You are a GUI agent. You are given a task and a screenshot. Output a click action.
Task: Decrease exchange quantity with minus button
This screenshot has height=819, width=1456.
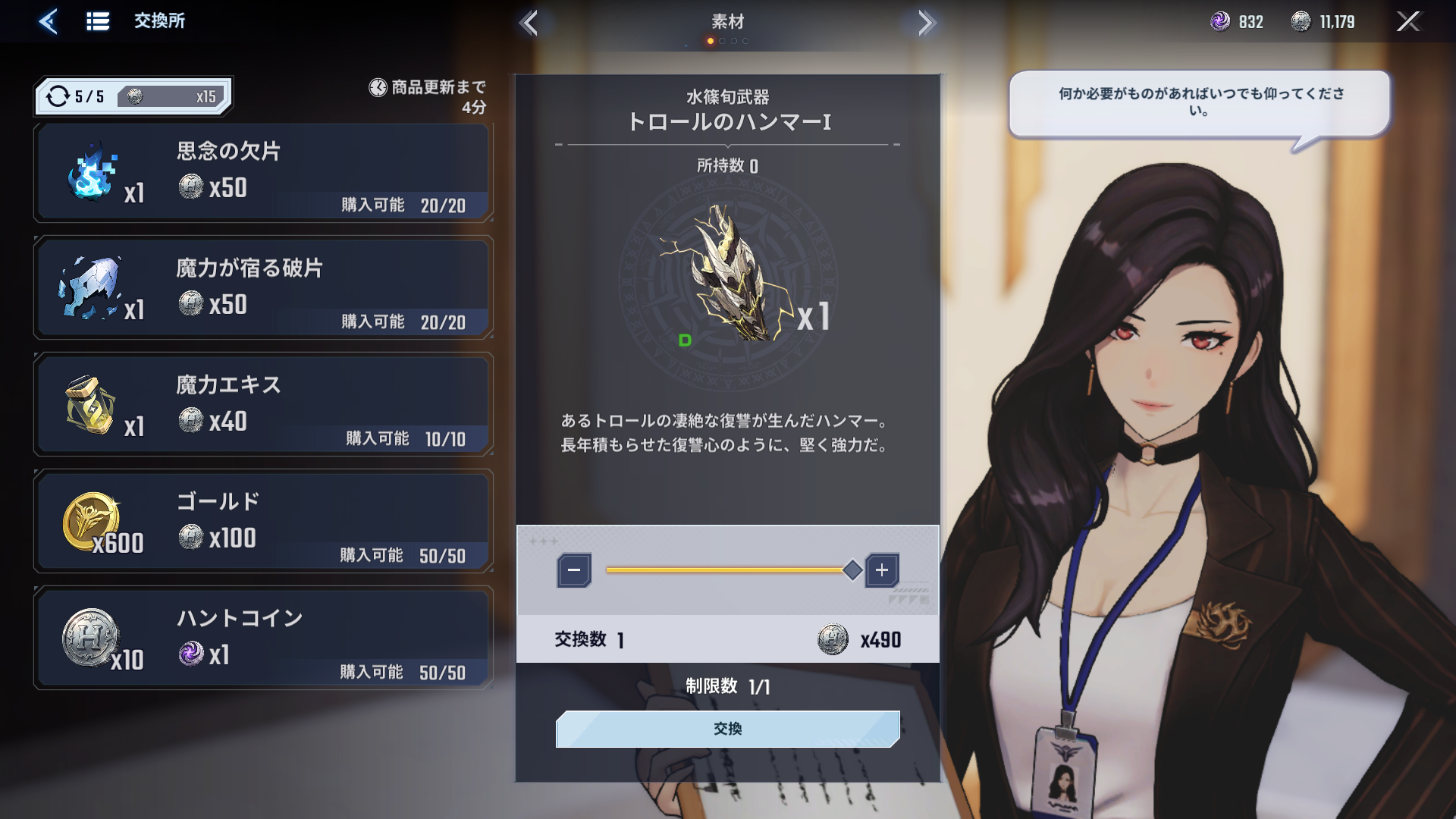point(574,570)
